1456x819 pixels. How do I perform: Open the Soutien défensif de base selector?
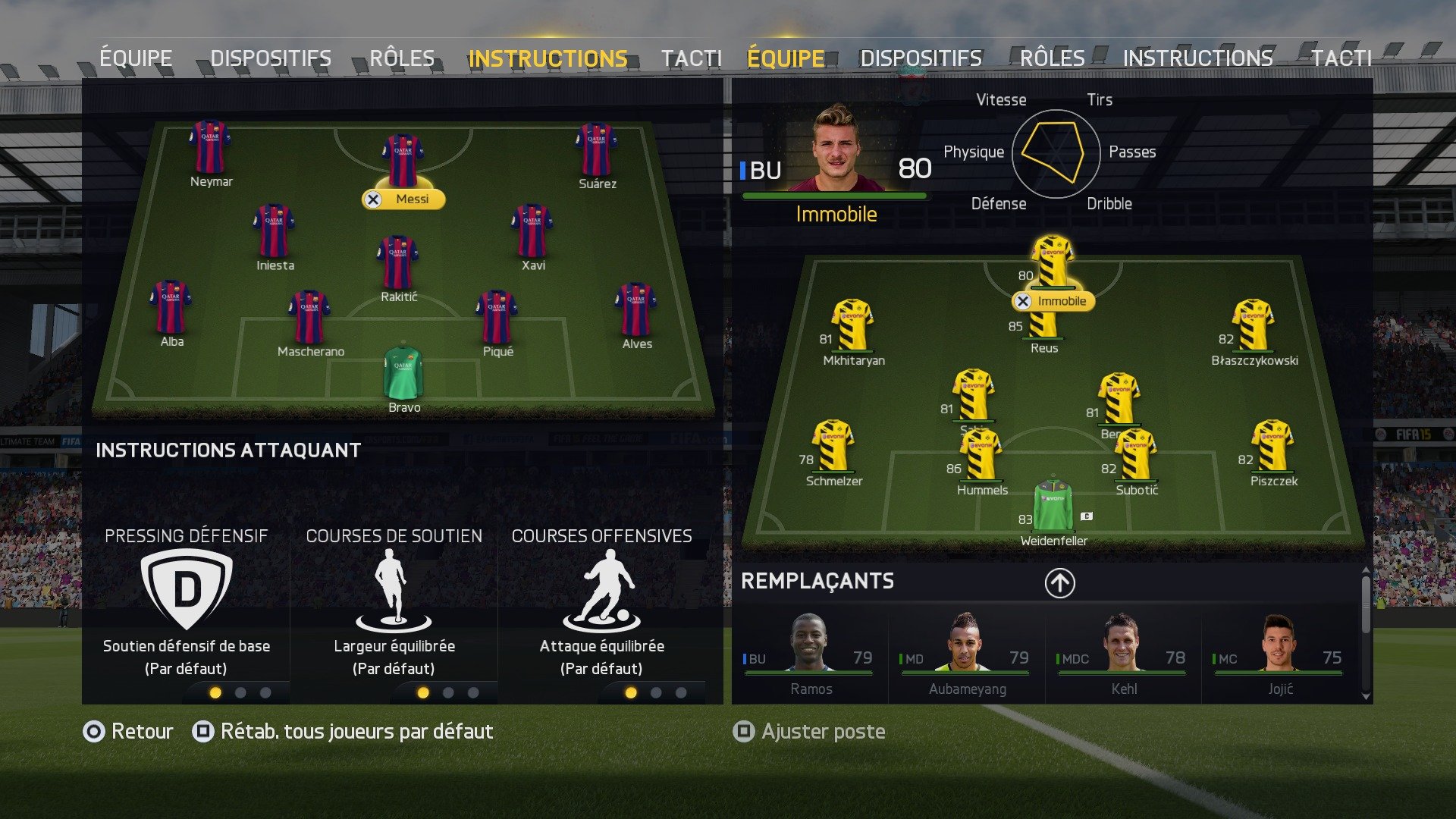(186, 646)
